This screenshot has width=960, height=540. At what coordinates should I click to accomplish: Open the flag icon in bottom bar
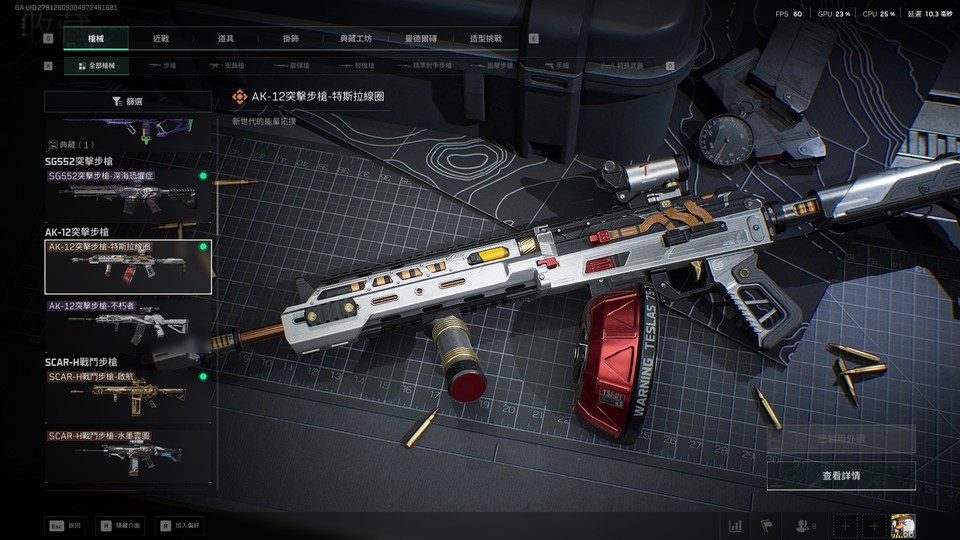767,526
